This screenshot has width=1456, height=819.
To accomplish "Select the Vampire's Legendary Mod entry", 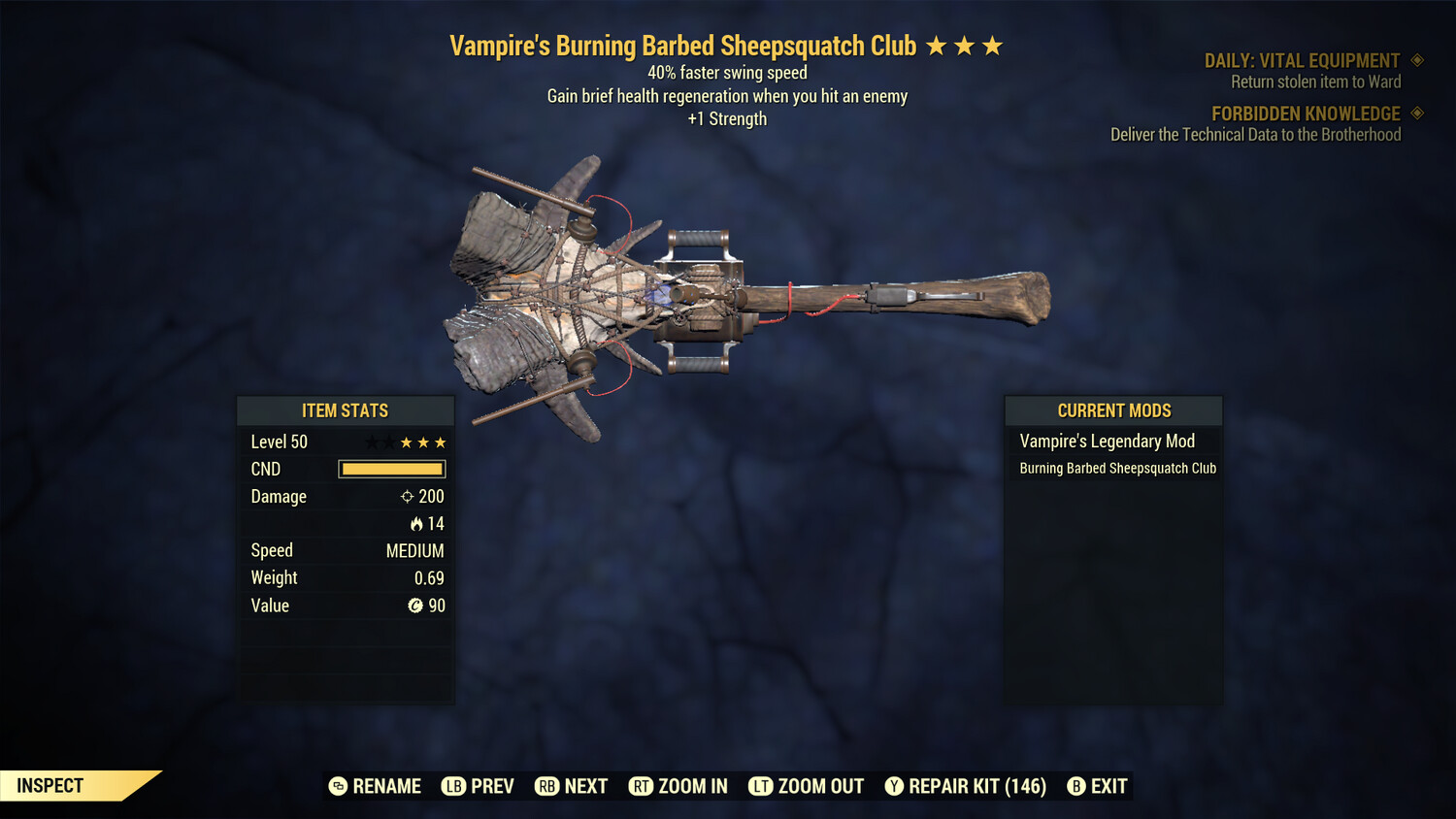I will tap(1107, 442).
